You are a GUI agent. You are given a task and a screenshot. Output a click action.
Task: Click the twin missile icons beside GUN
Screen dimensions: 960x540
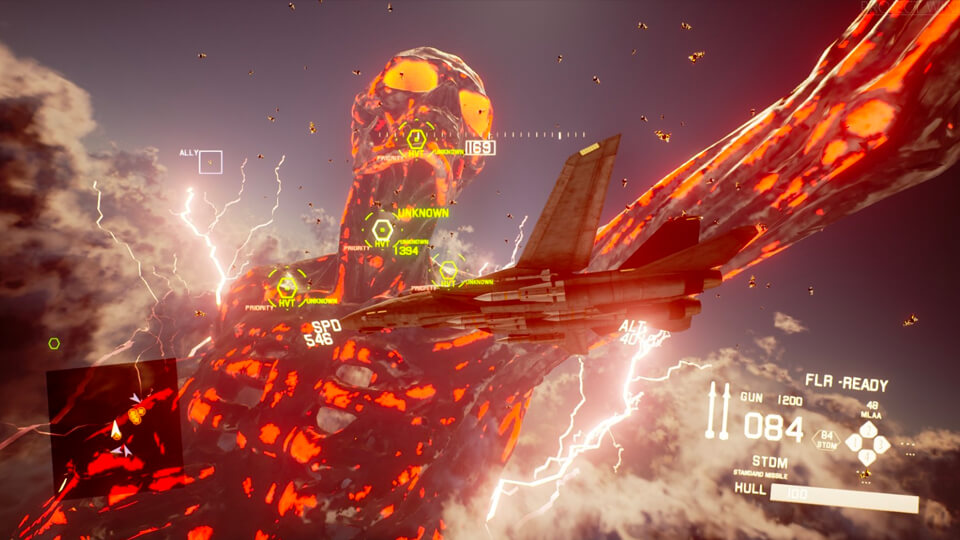tap(719, 410)
